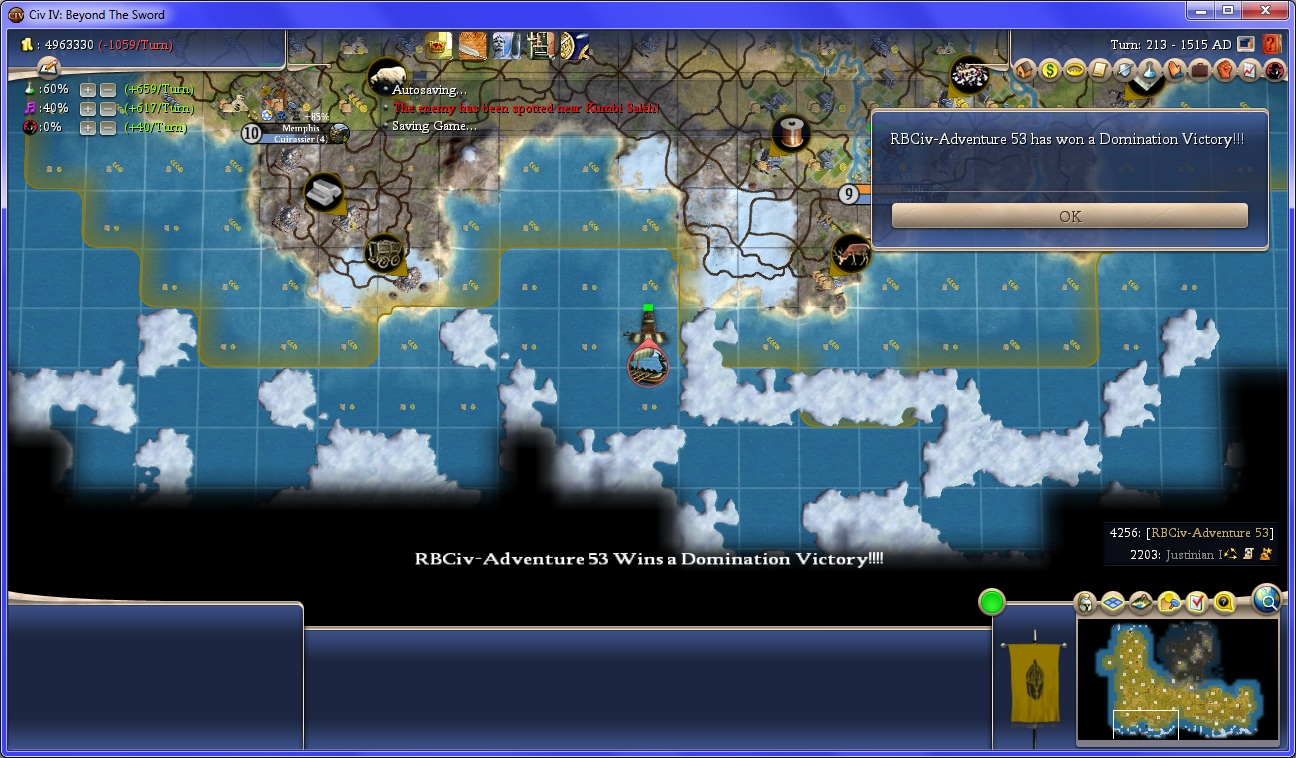1296x758 pixels.
Task: Open the Info screen graph icon
Action: [x=1249, y=70]
